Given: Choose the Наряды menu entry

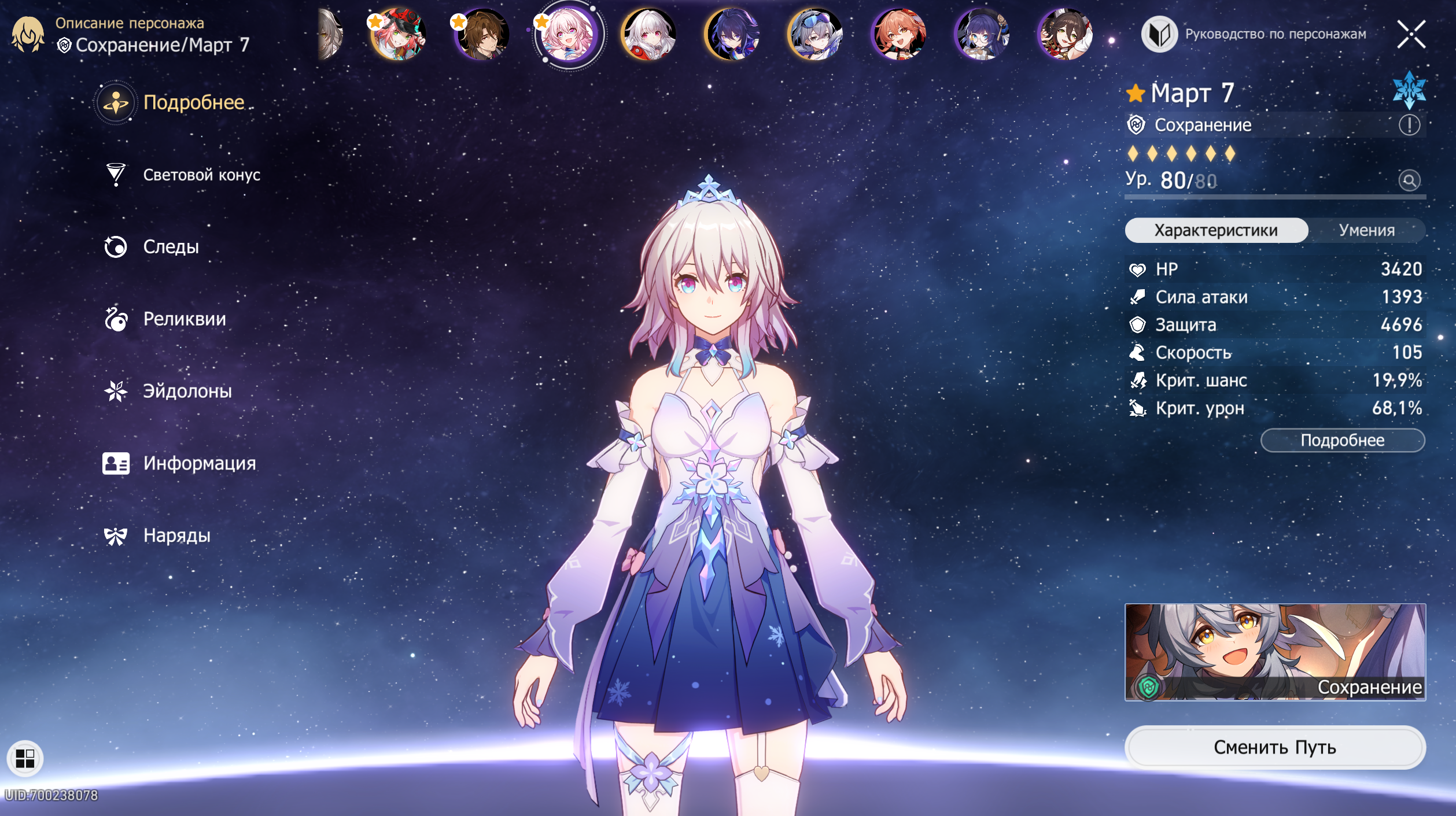Looking at the screenshot, I should click(176, 536).
